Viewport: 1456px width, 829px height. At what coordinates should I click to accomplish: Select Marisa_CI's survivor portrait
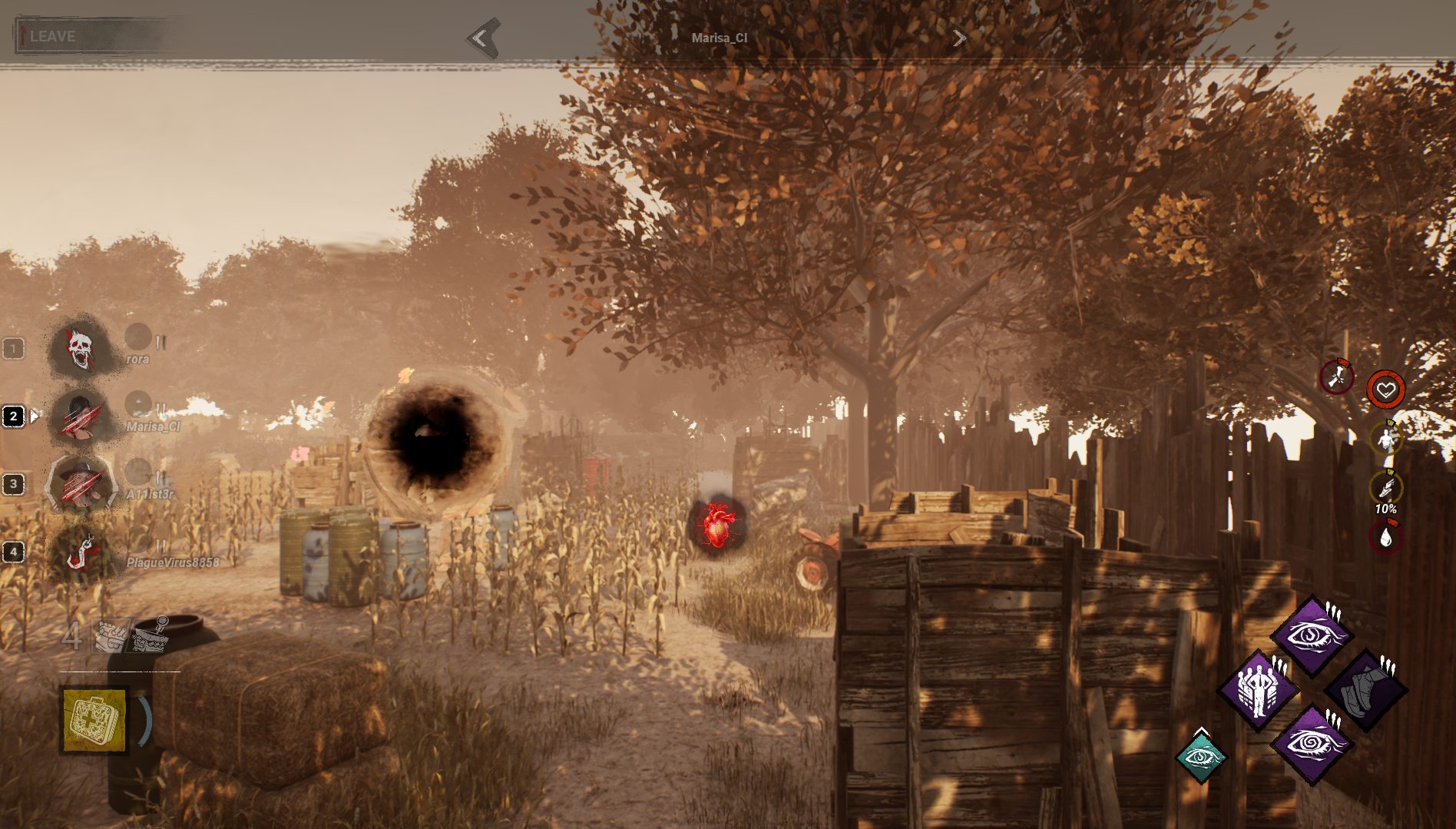[81, 417]
